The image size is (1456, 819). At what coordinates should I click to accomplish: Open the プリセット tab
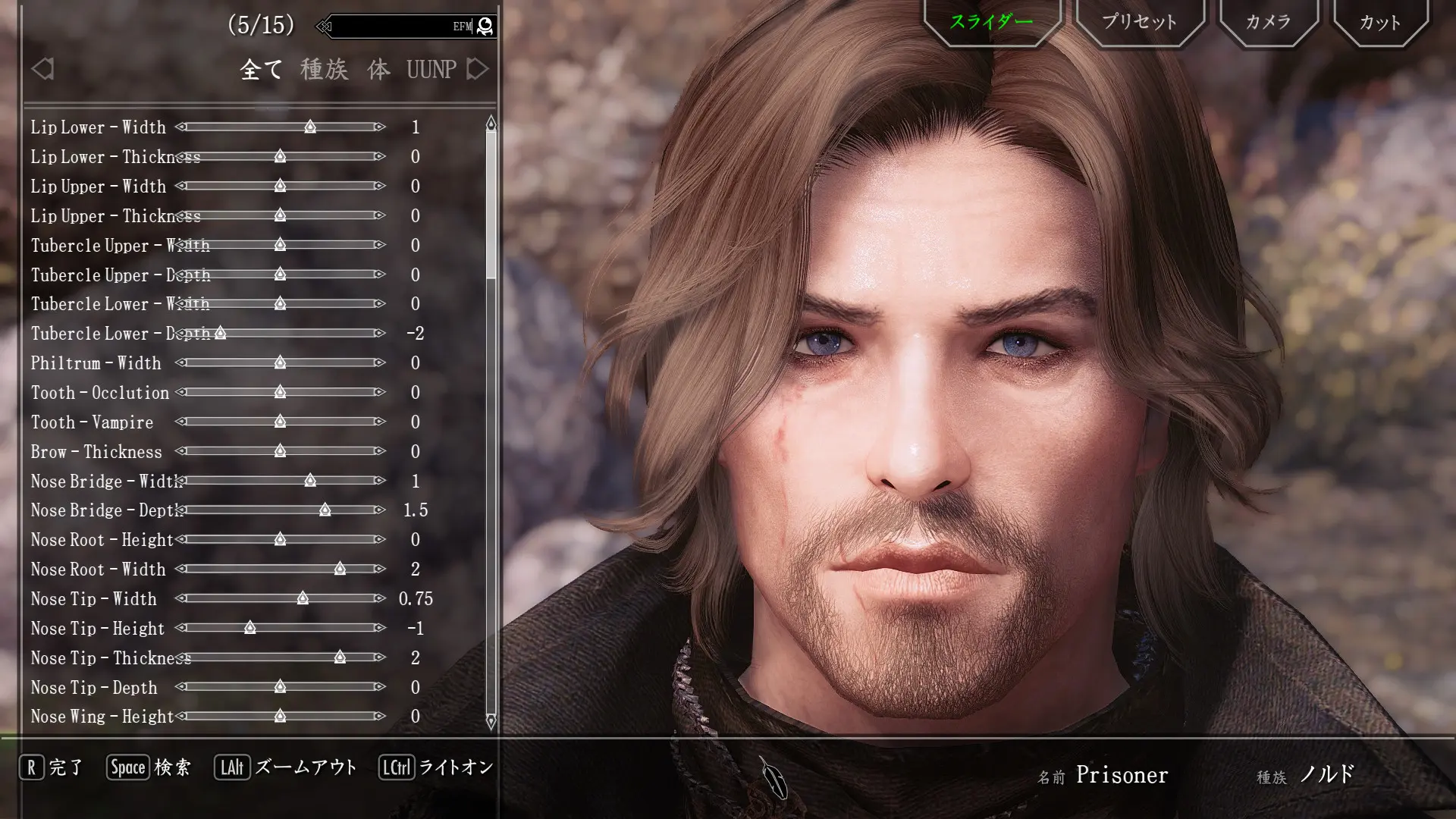[x=1139, y=22]
